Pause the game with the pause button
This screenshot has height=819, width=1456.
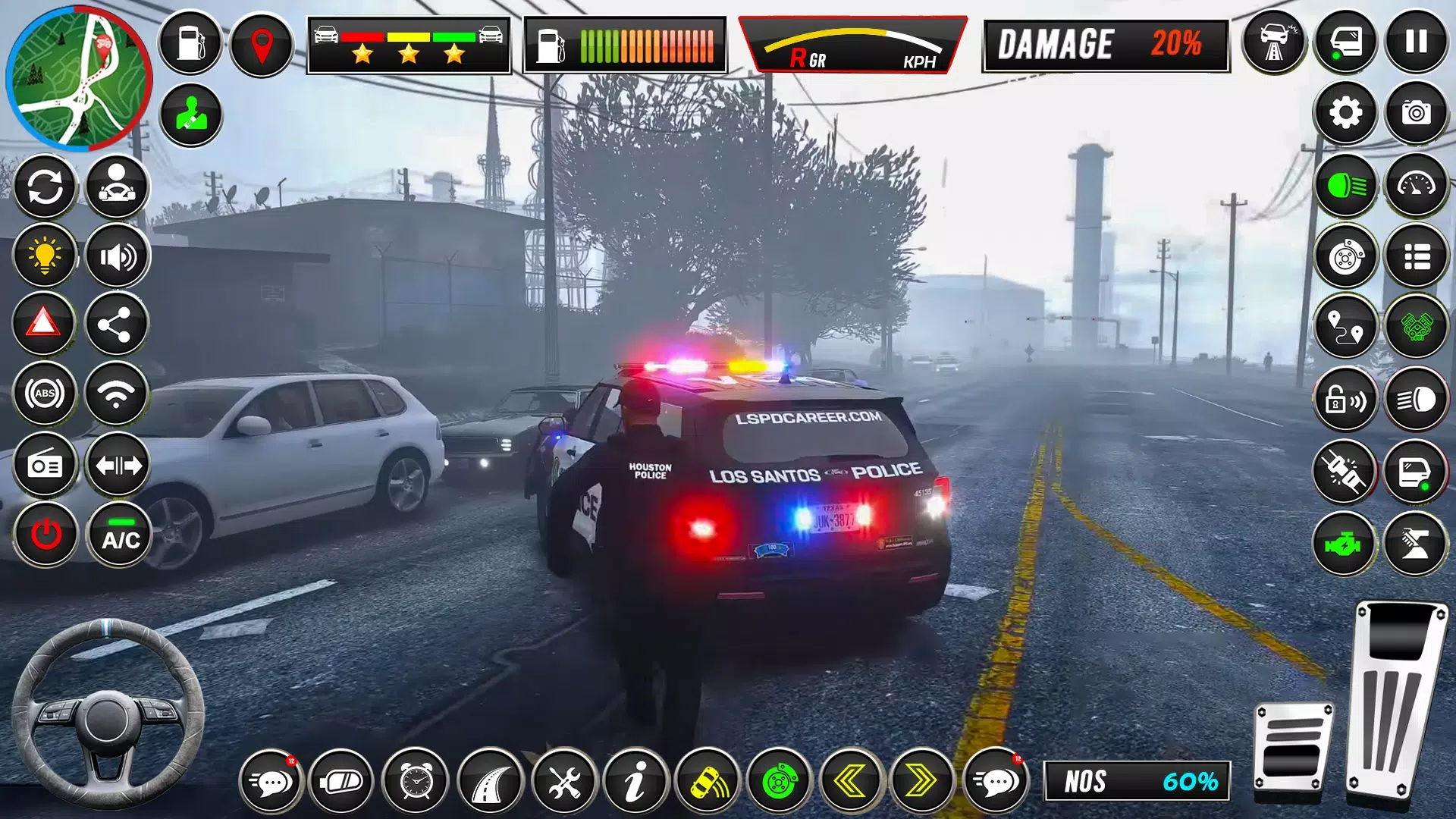(1416, 42)
